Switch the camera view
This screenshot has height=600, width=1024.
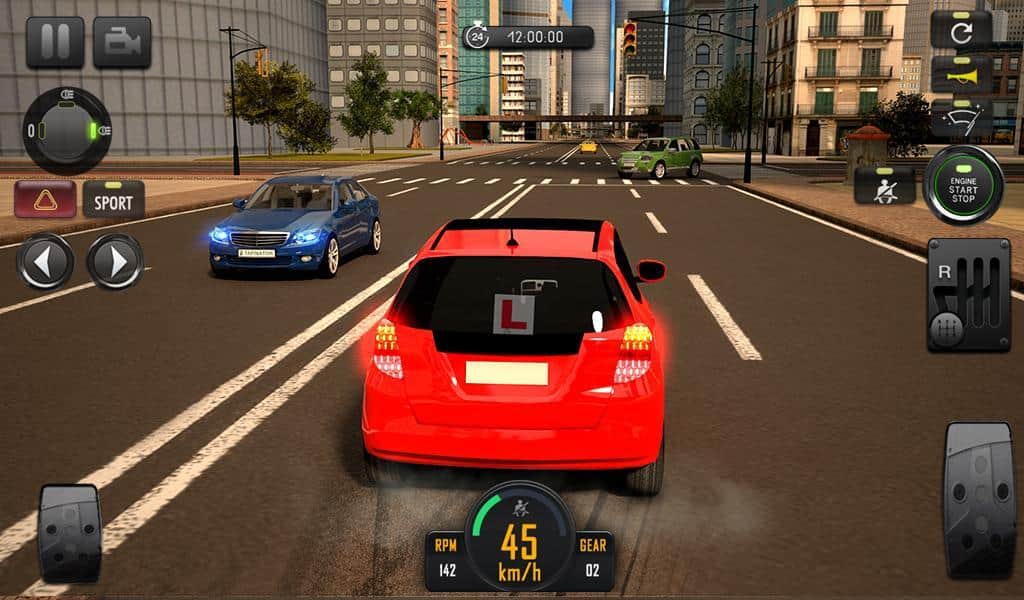point(122,42)
